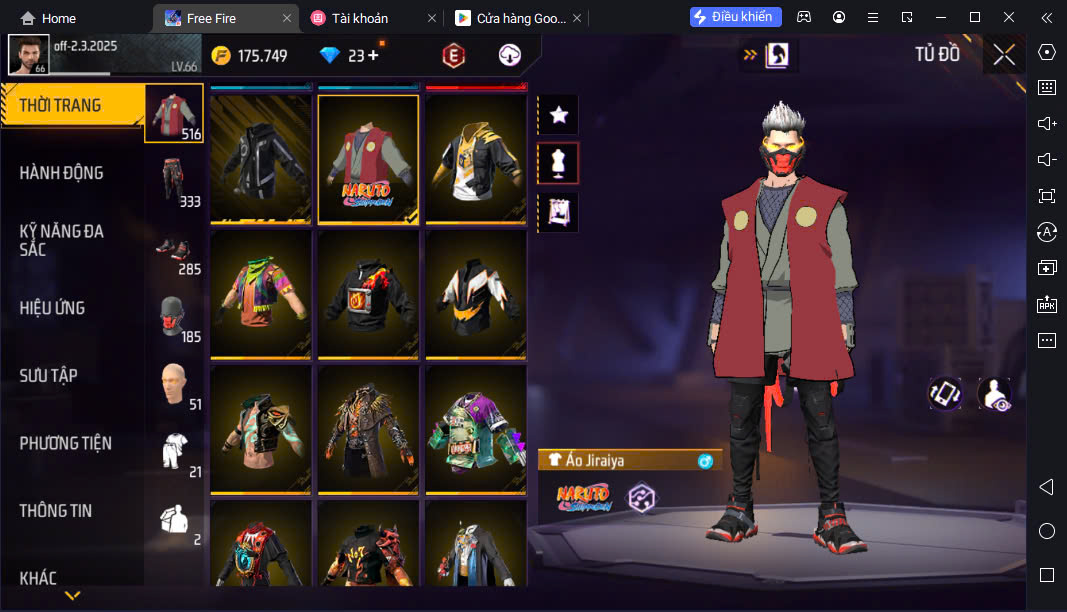Add diamonds with the plus button
This screenshot has height=612, width=1067.
[374, 56]
